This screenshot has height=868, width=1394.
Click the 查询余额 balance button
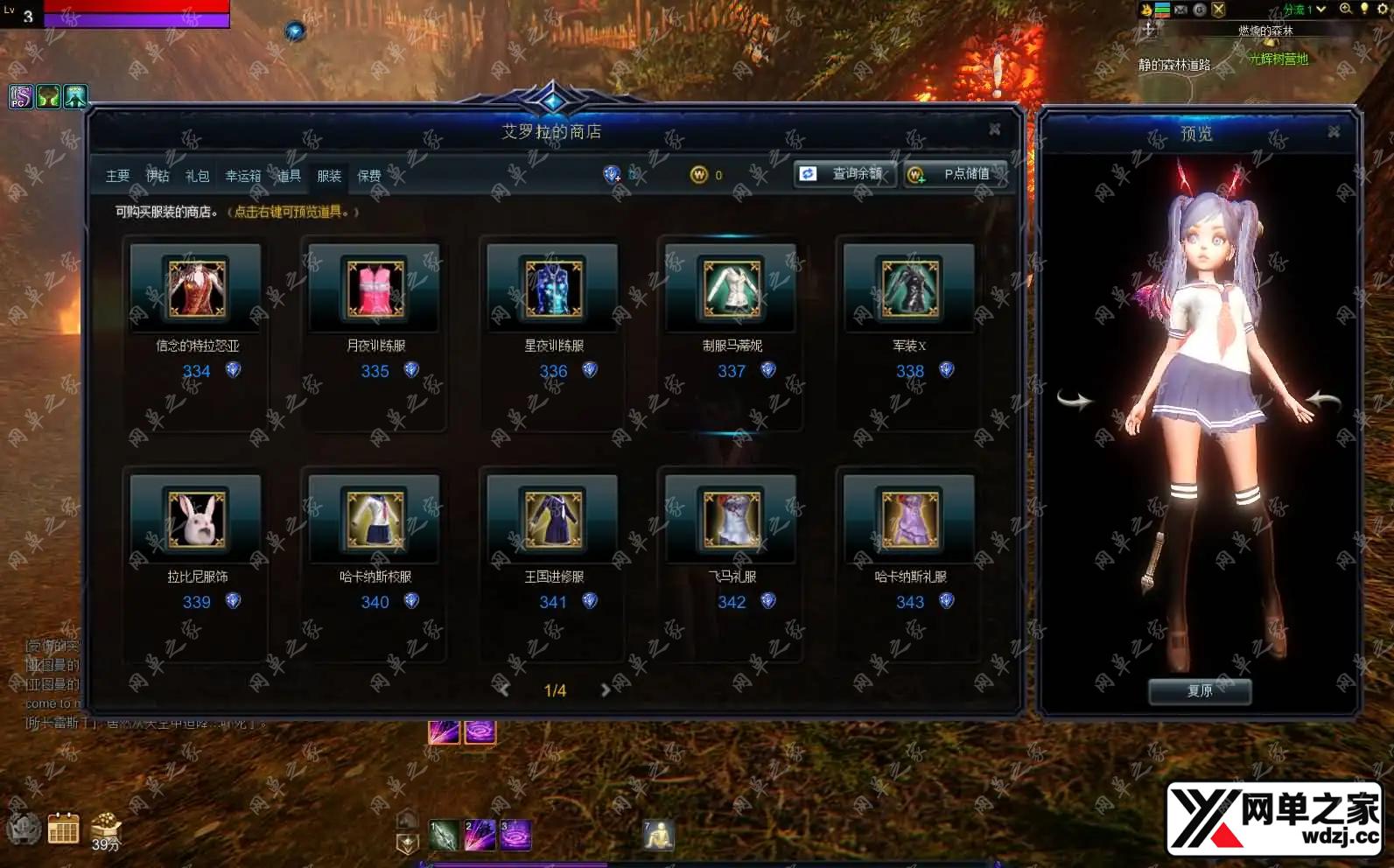pos(845,174)
